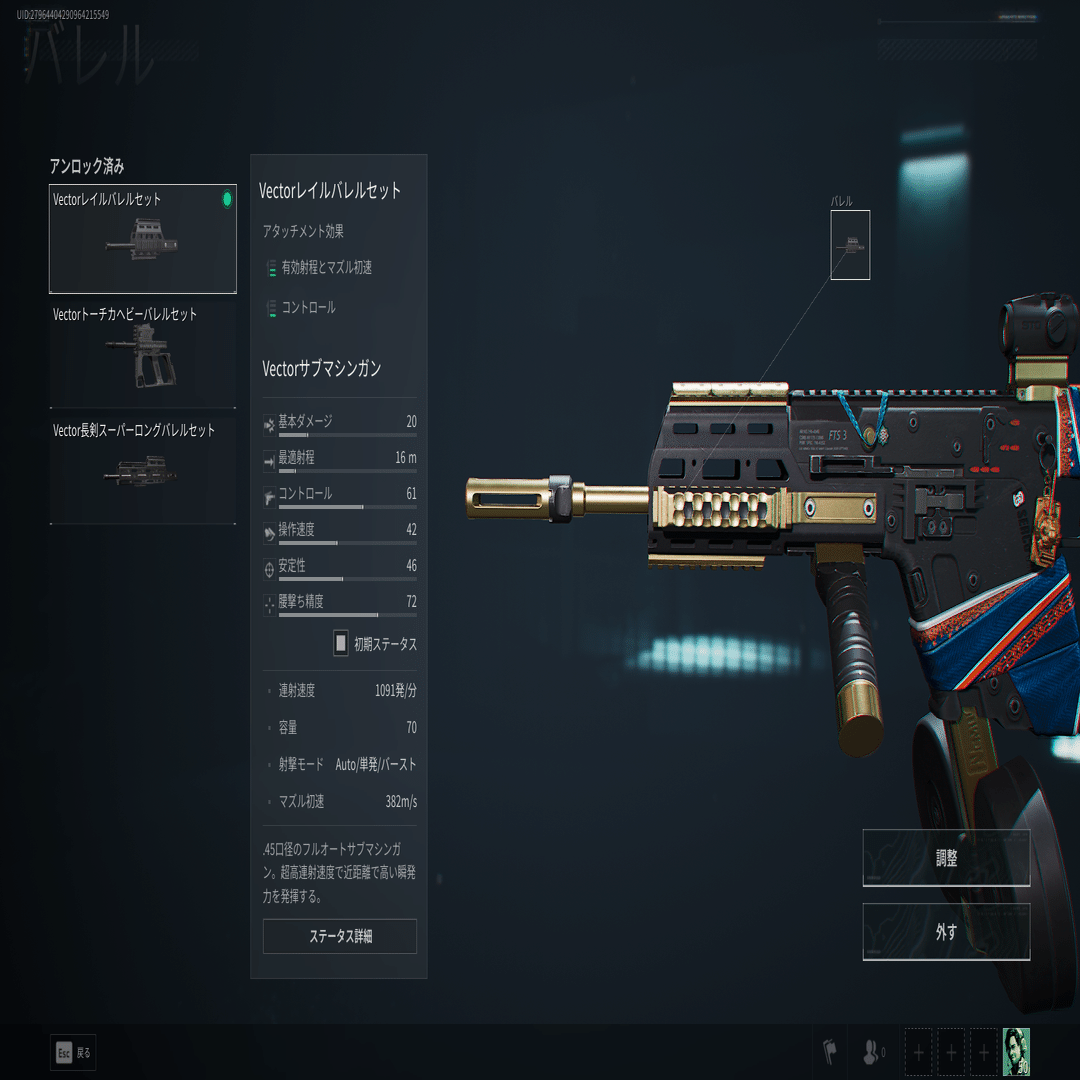Open ステータス詳細 stat details
Screen dimensions: 1080x1080
[x=340, y=936]
